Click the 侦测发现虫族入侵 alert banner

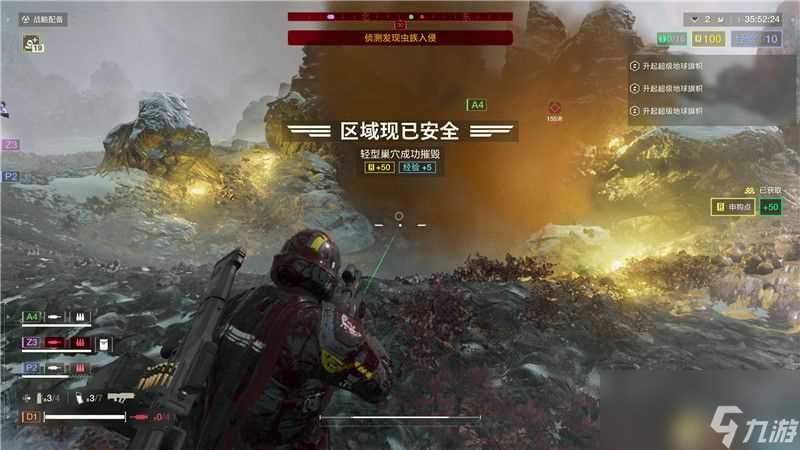(400, 38)
